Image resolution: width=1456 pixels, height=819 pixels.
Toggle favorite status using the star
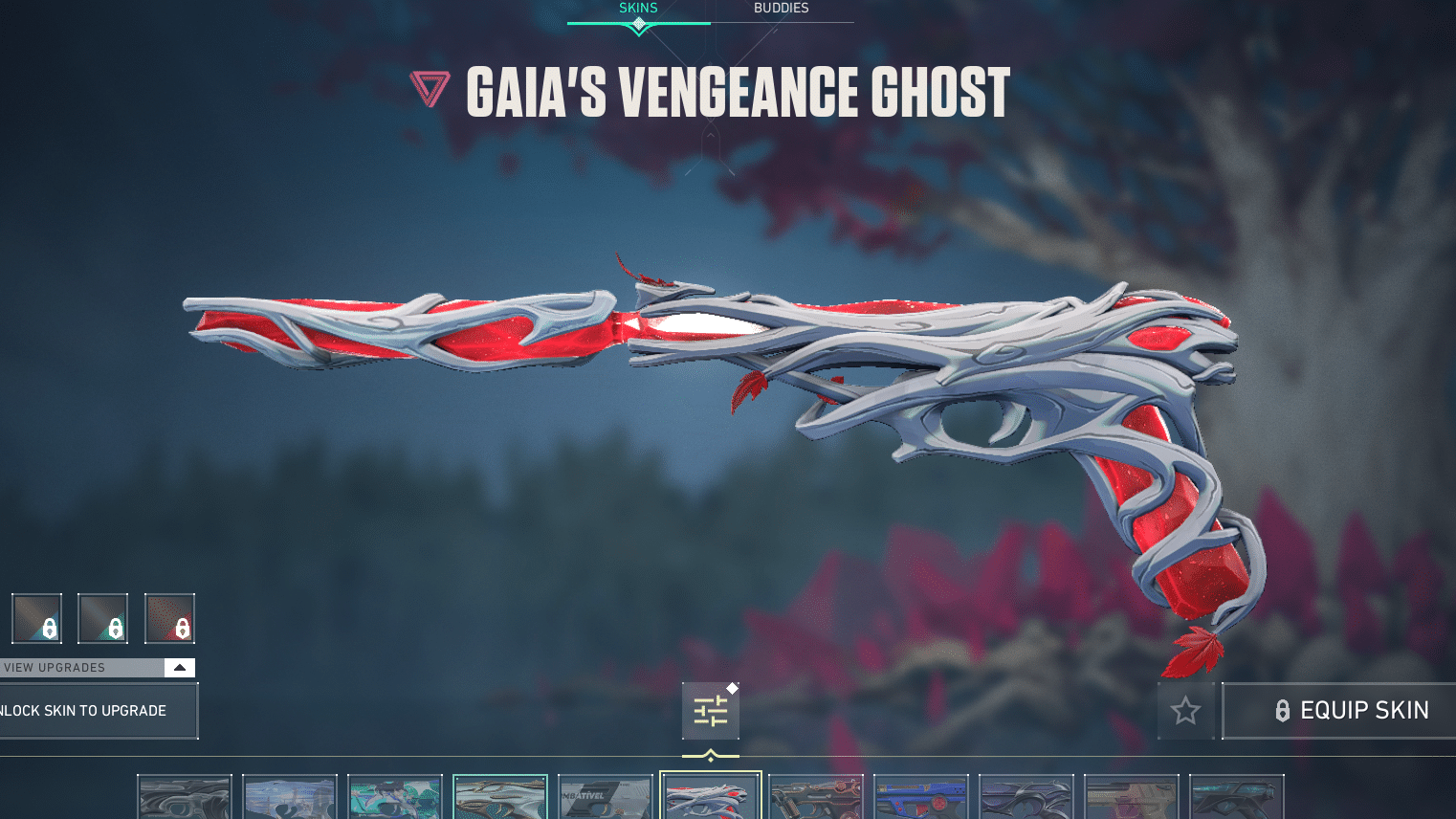pyautogui.click(x=1185, y=710)
